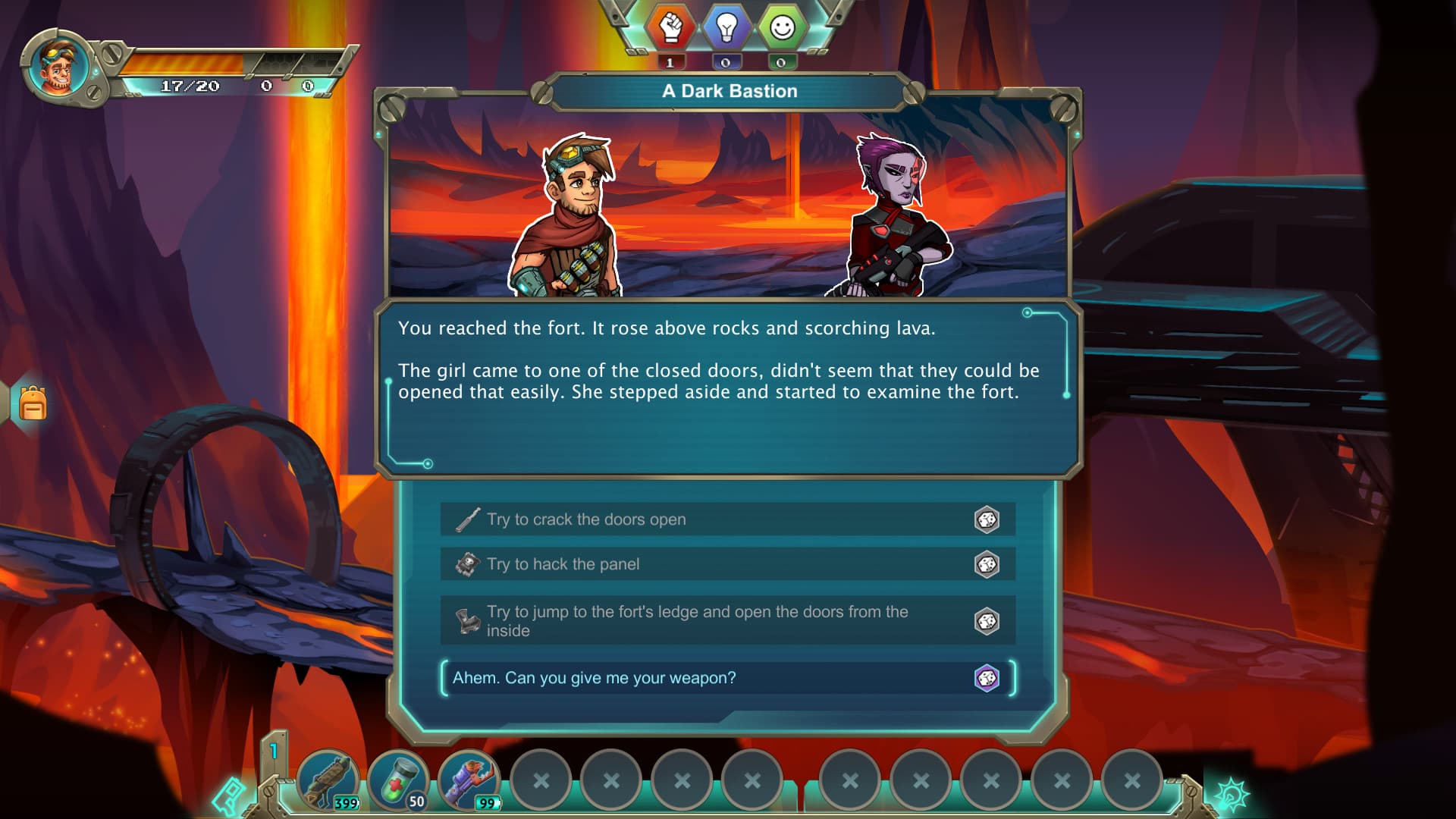Select the jump to the fort's ledge option
Viewport: 1456px width, 819px height.
pyautogui.click(x=682, y=620)
